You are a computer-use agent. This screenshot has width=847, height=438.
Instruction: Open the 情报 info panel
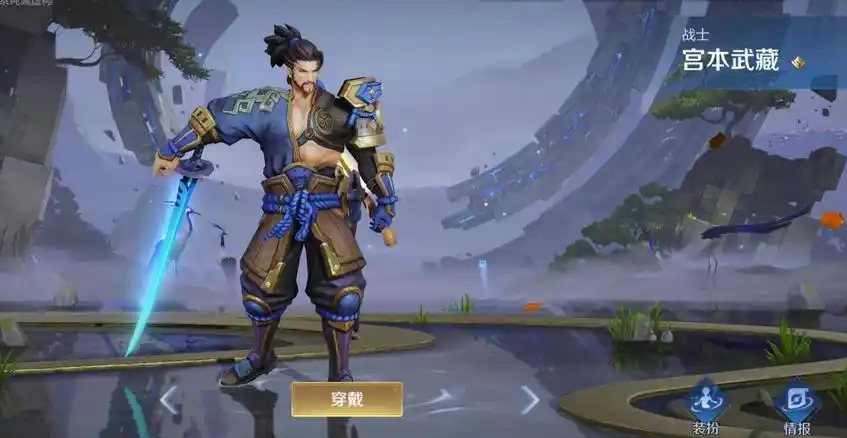pos(797,407)
